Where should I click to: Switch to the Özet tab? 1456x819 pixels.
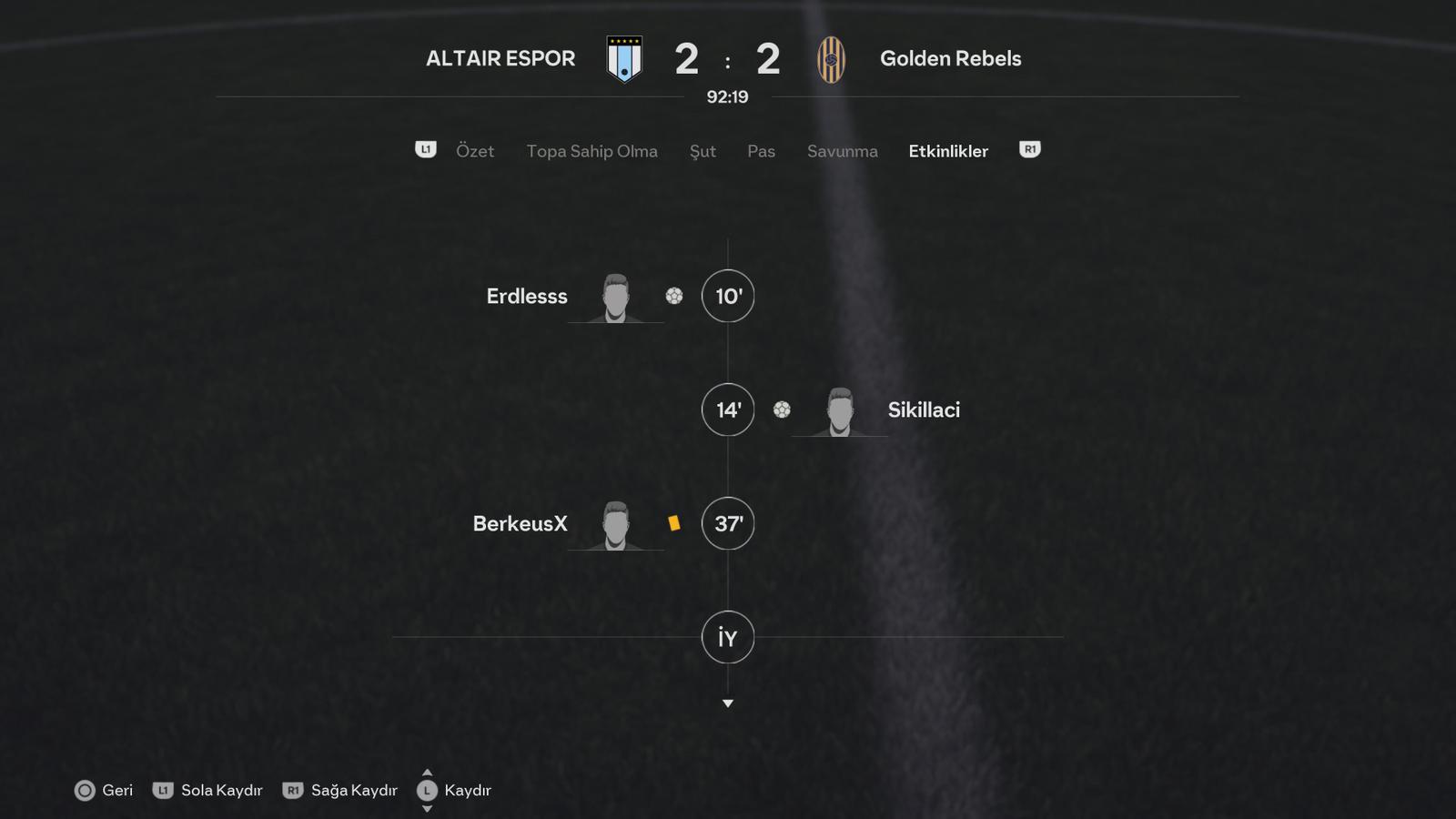(x=474, y=151)
